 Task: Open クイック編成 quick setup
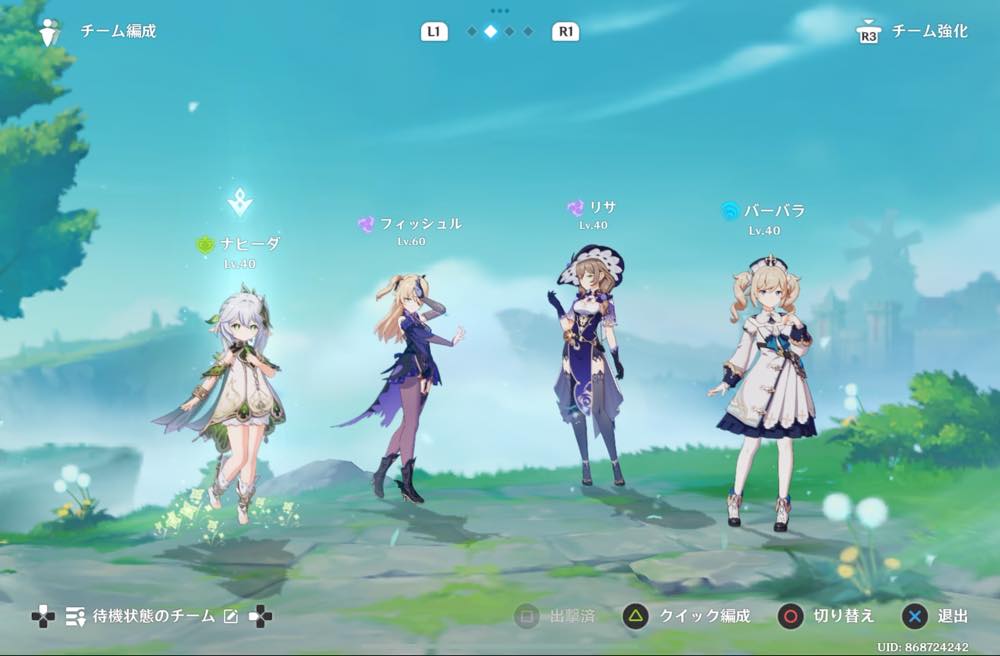[686, 616]
